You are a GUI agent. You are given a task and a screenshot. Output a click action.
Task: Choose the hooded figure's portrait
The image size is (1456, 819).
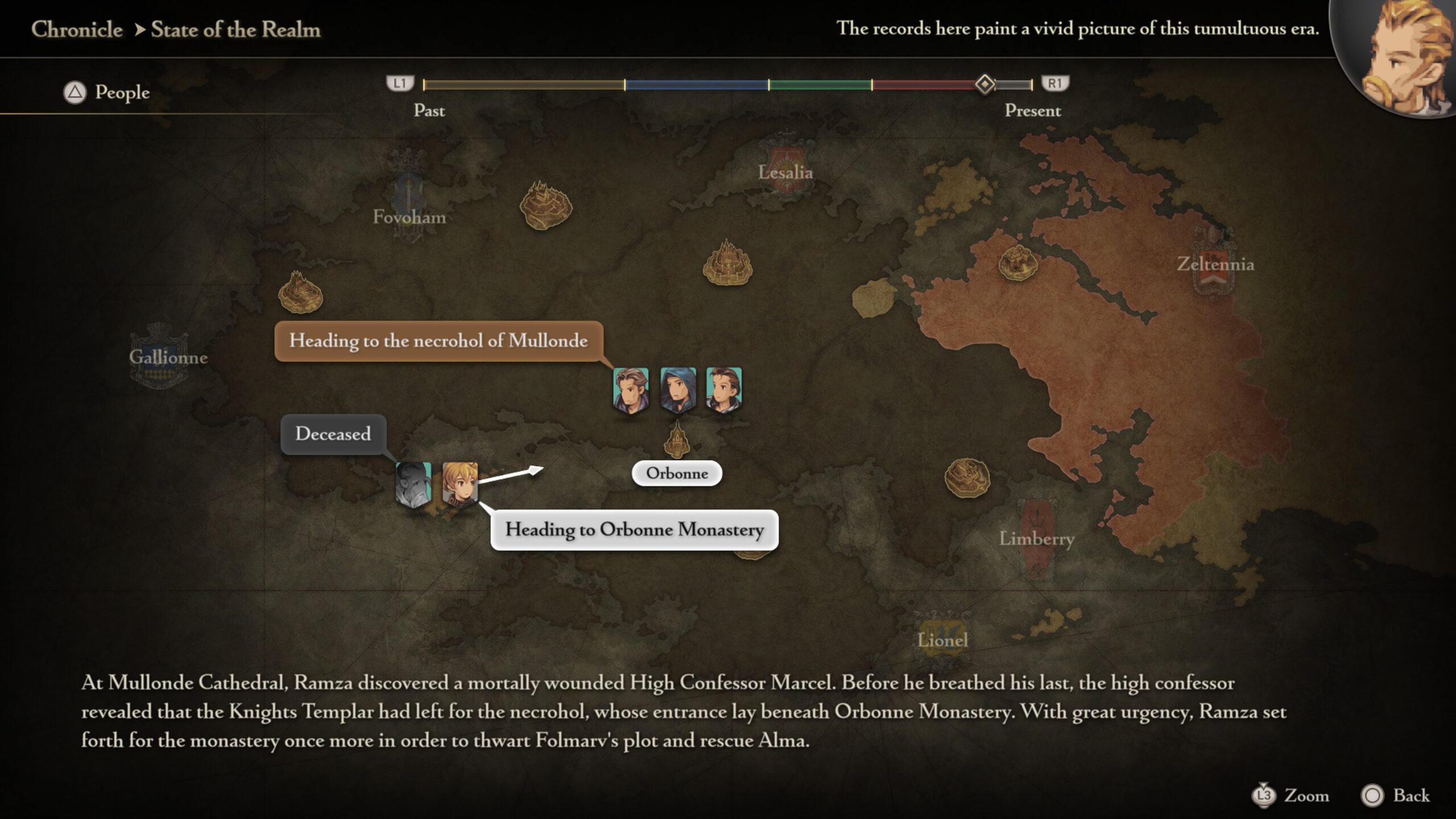click(x=677, y=390)
